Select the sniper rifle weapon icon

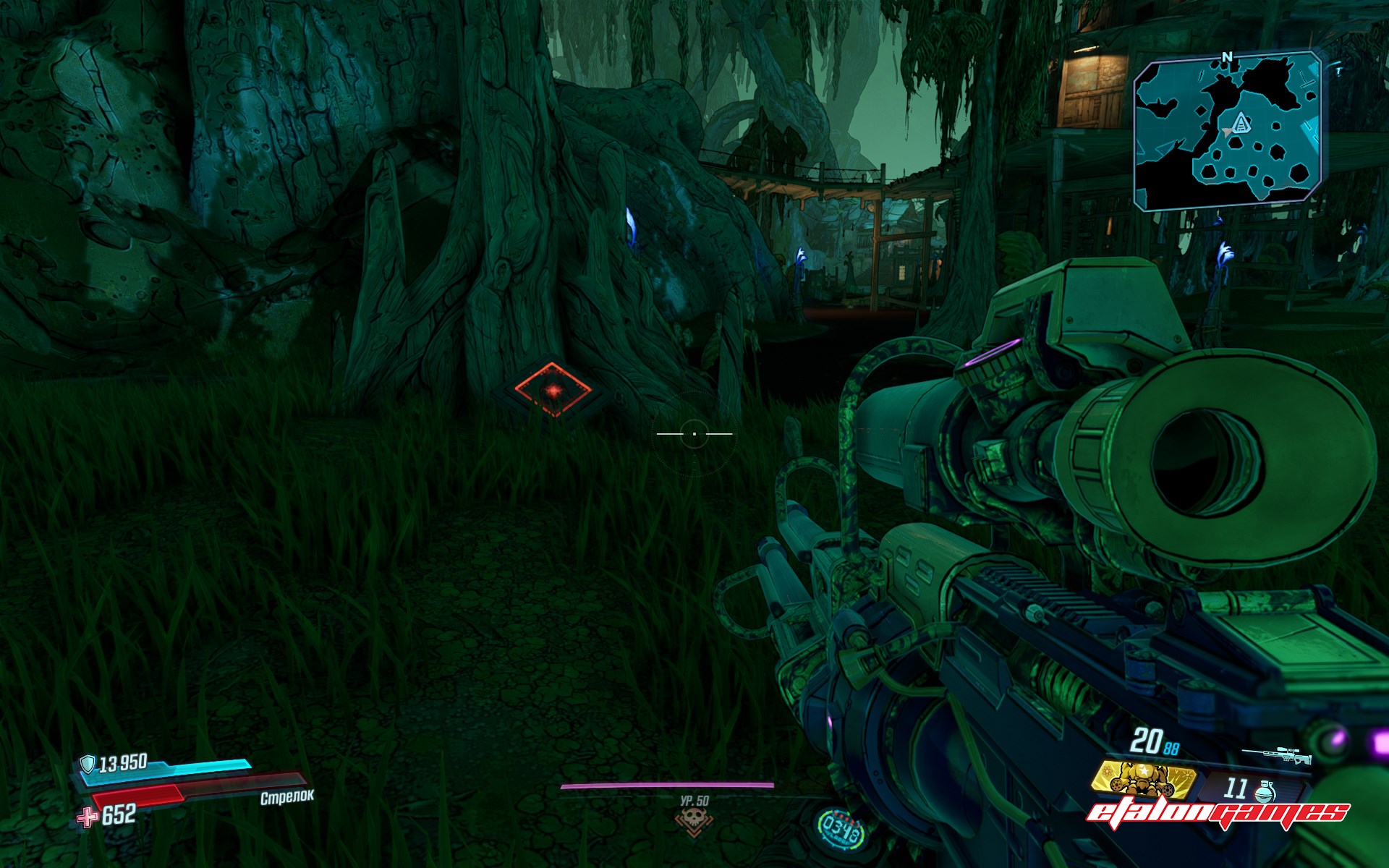[1276, 756]
